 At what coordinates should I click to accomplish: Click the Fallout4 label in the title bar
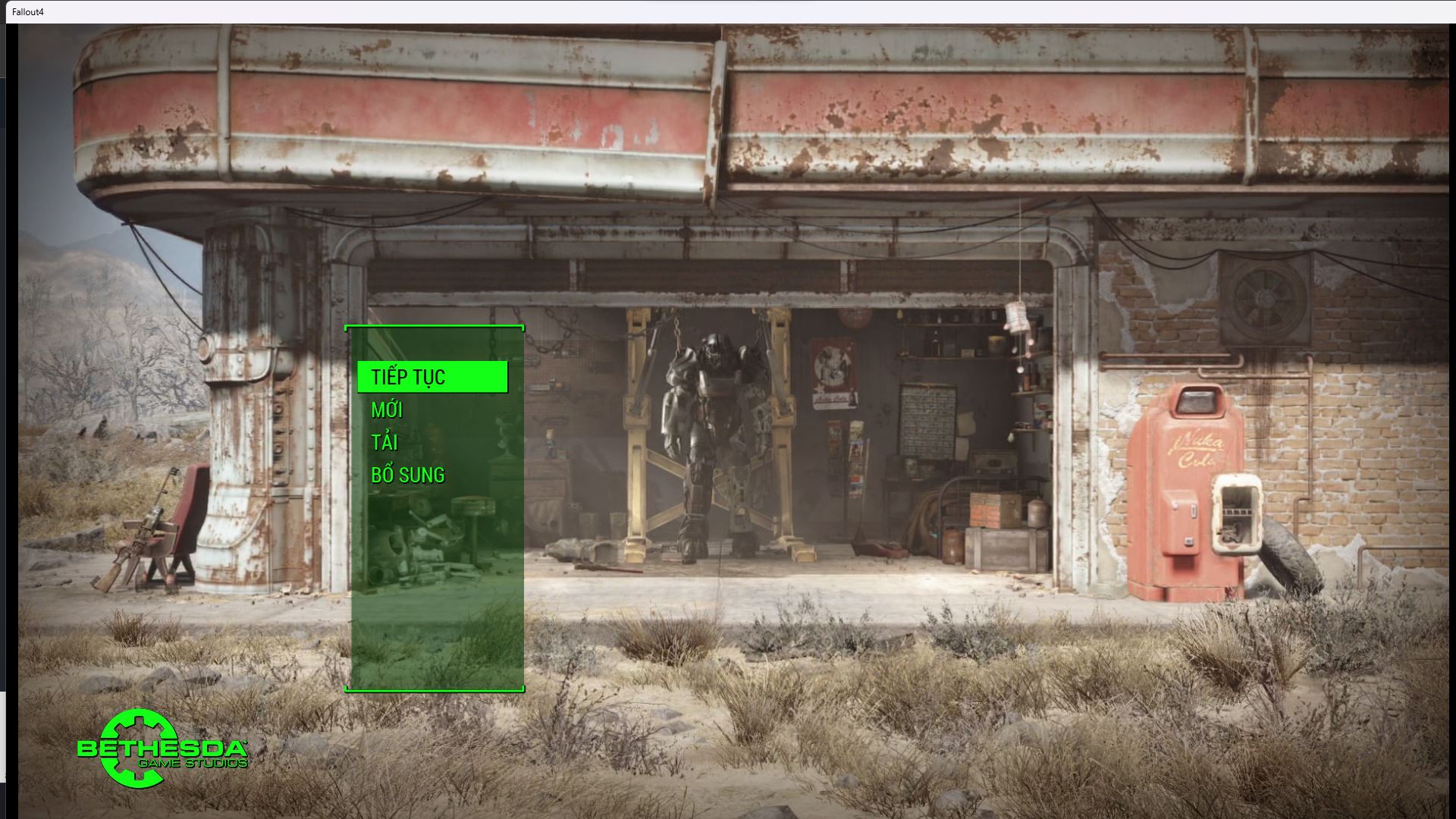28,11
